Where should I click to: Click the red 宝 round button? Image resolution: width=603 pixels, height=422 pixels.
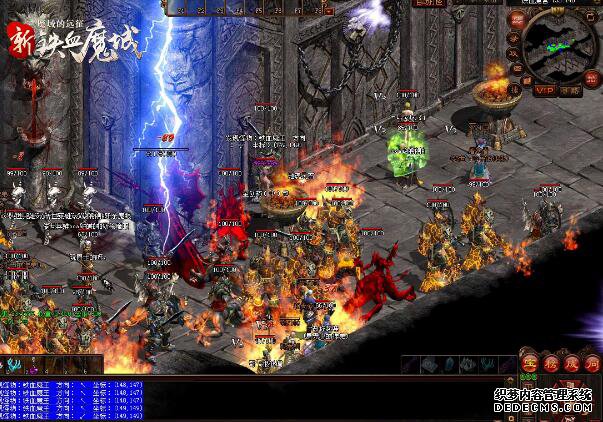tap(529, 362)
